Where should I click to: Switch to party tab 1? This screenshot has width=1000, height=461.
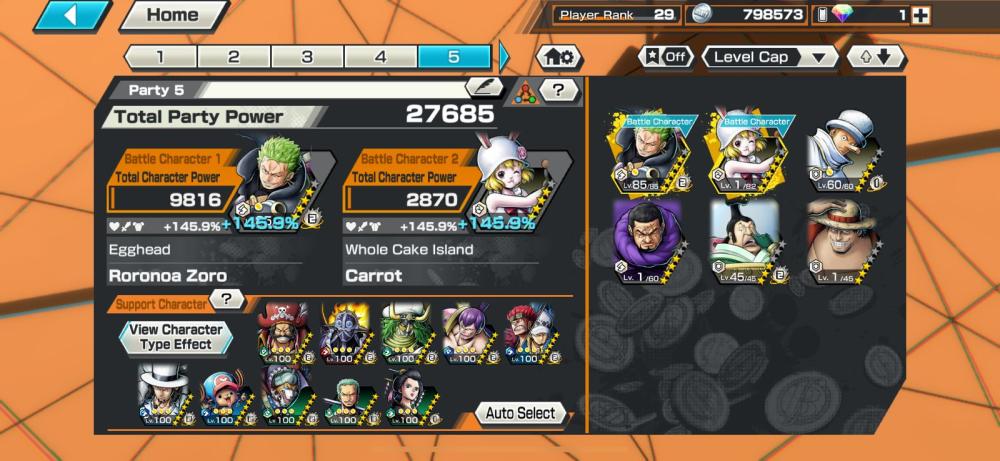click(x=160, y=57)
